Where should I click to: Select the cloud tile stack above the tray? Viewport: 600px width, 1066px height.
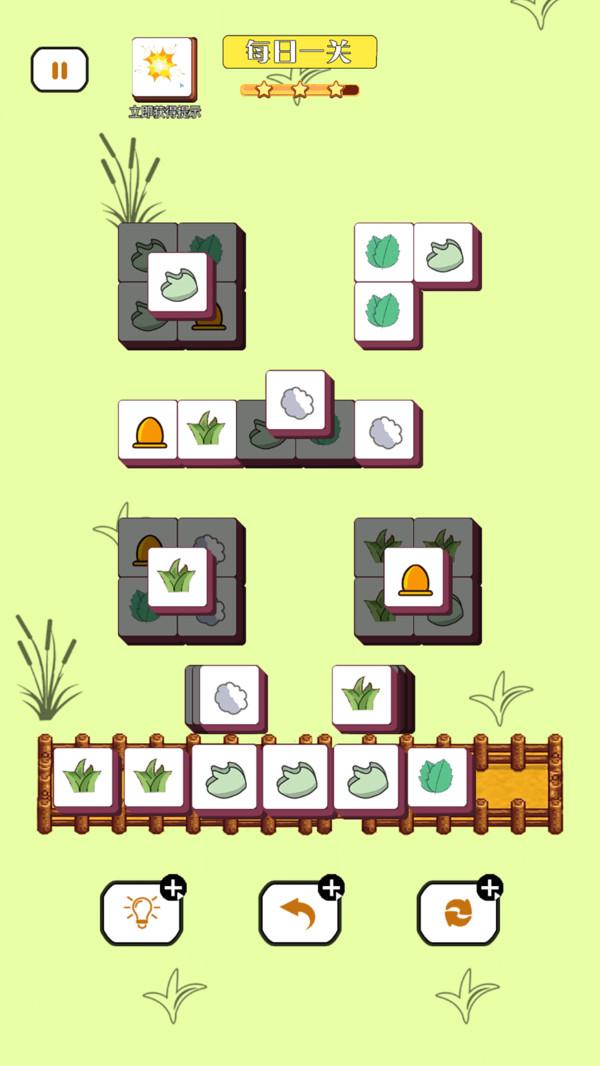point(230,695)
